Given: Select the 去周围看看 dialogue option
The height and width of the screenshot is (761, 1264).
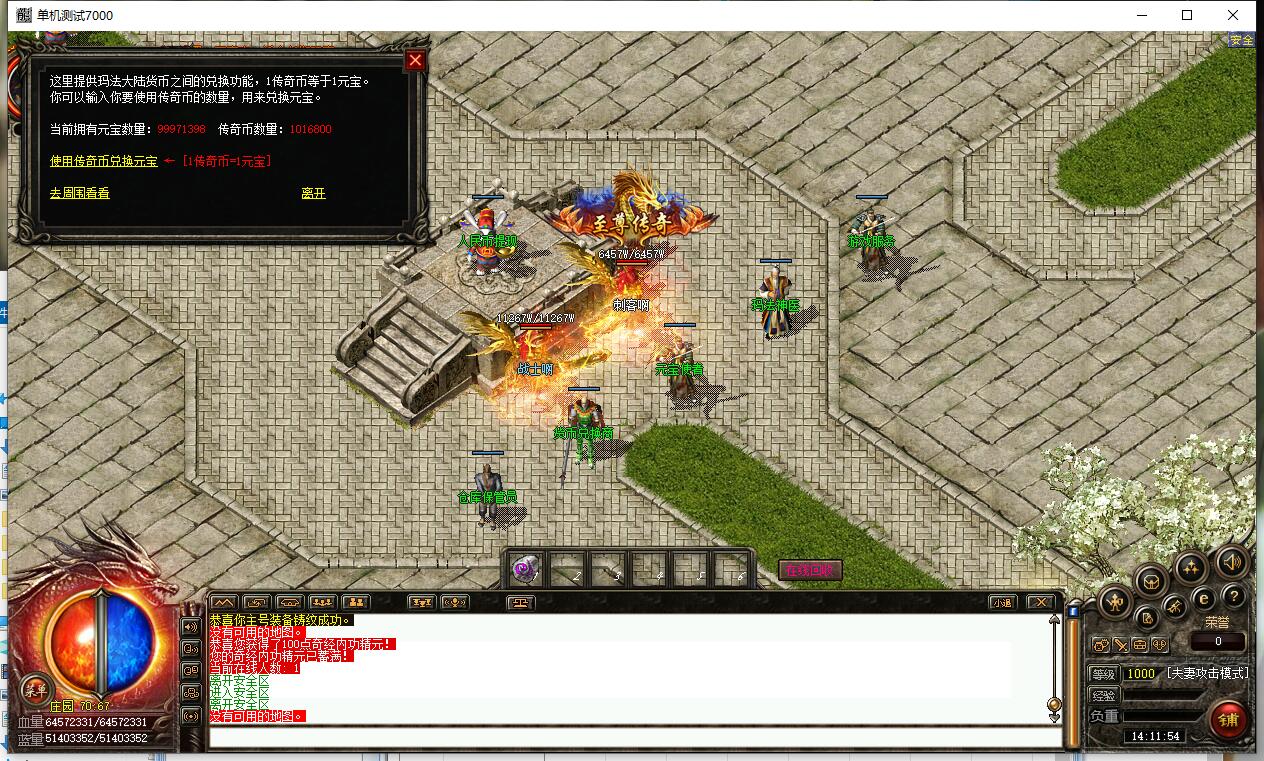Looking at the screenshot, I should [x=79, y=193].
